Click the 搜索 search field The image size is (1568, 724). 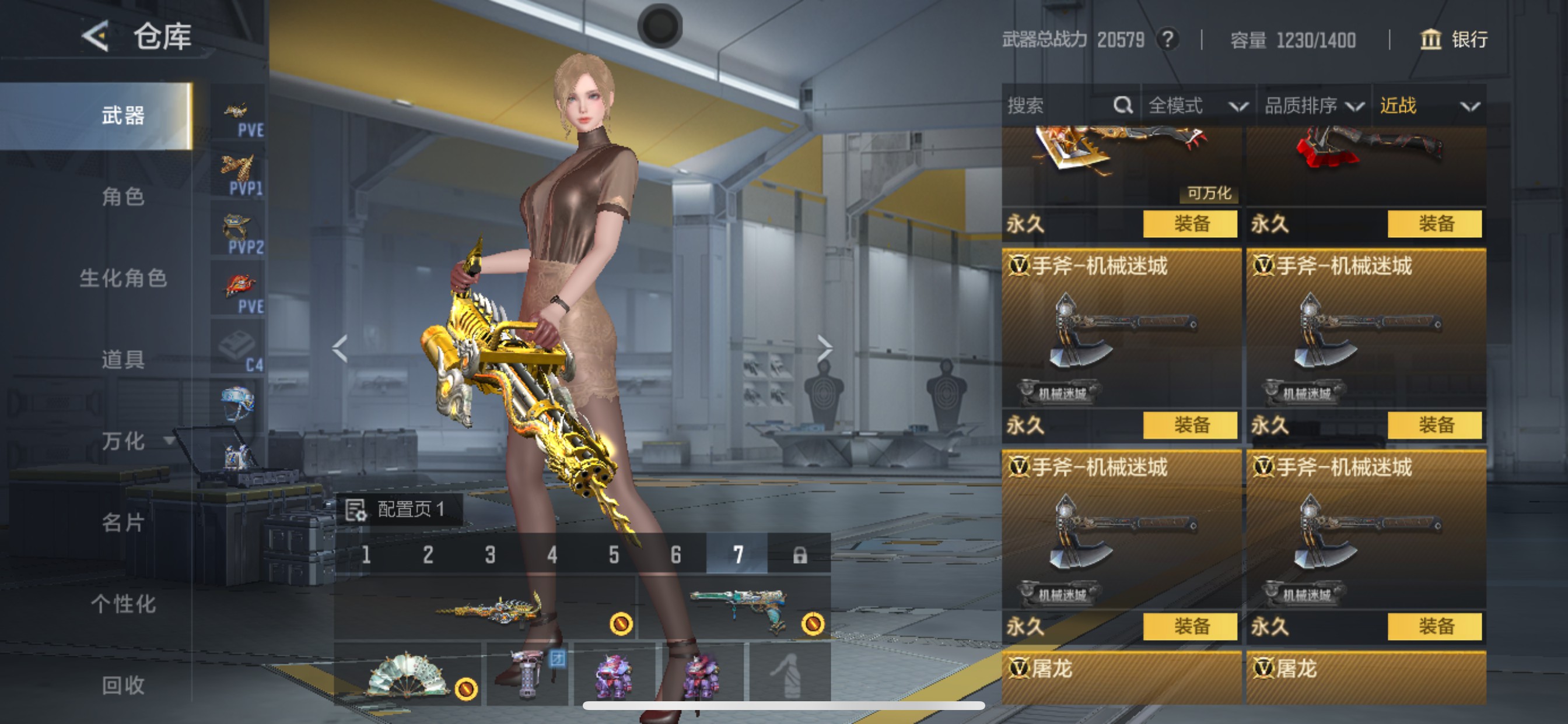[x=1059, y=106]
